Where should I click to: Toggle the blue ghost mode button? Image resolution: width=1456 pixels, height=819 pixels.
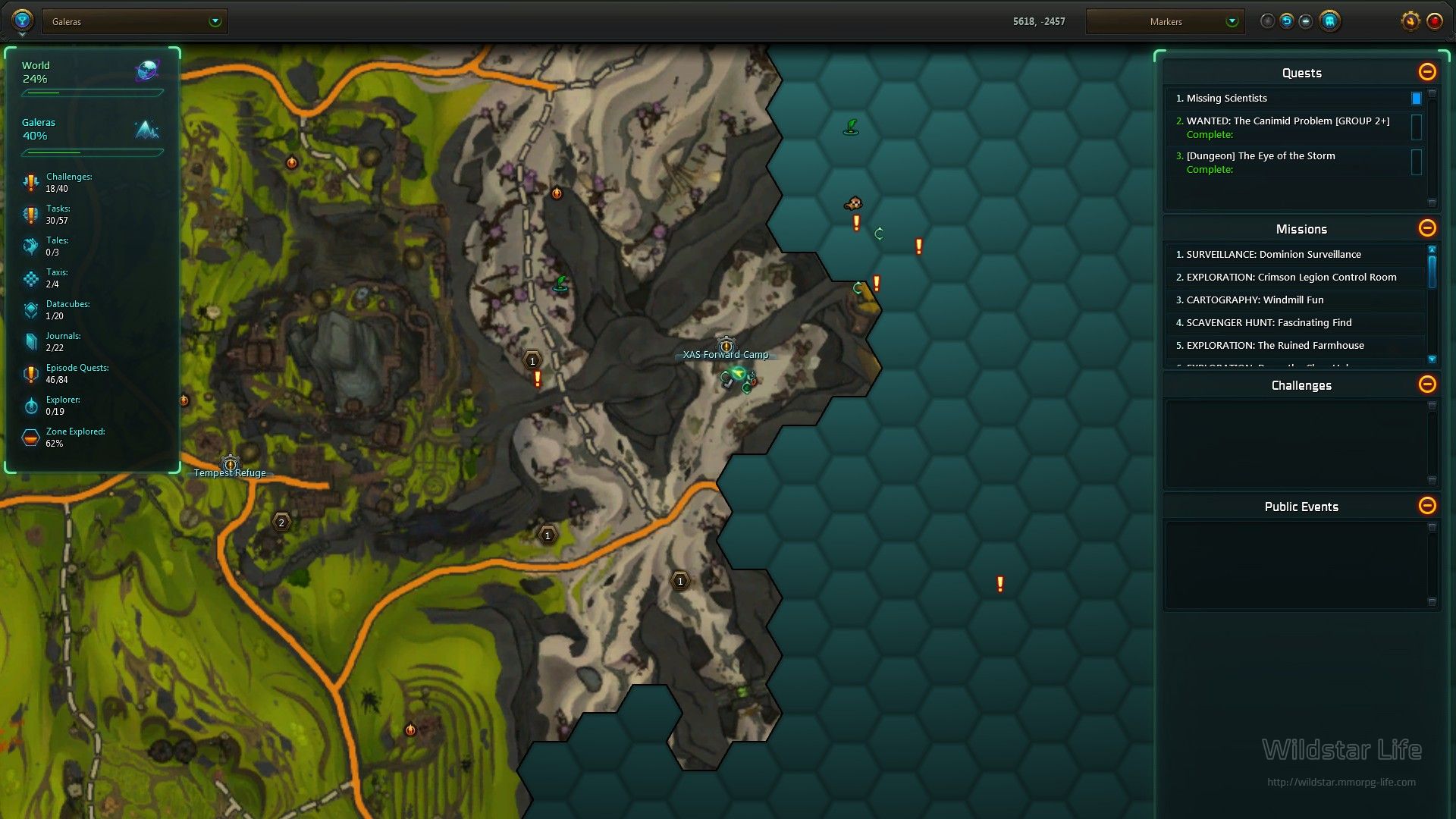1329,21
